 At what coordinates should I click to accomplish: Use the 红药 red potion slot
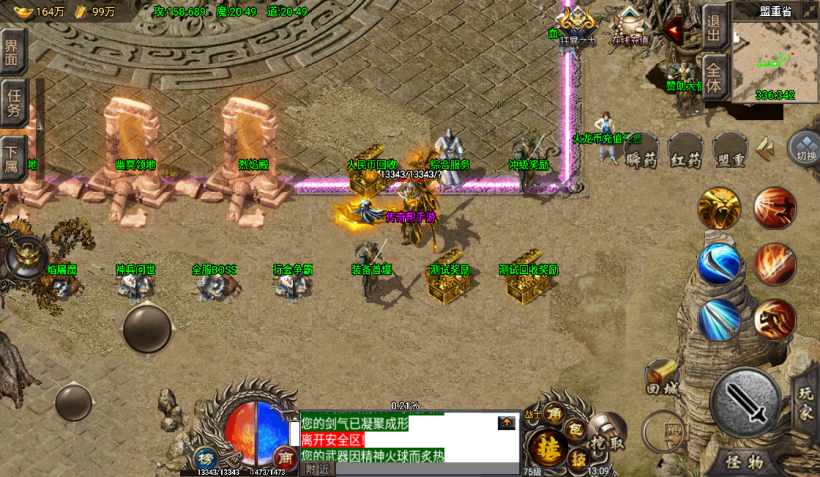pos(686,153)
